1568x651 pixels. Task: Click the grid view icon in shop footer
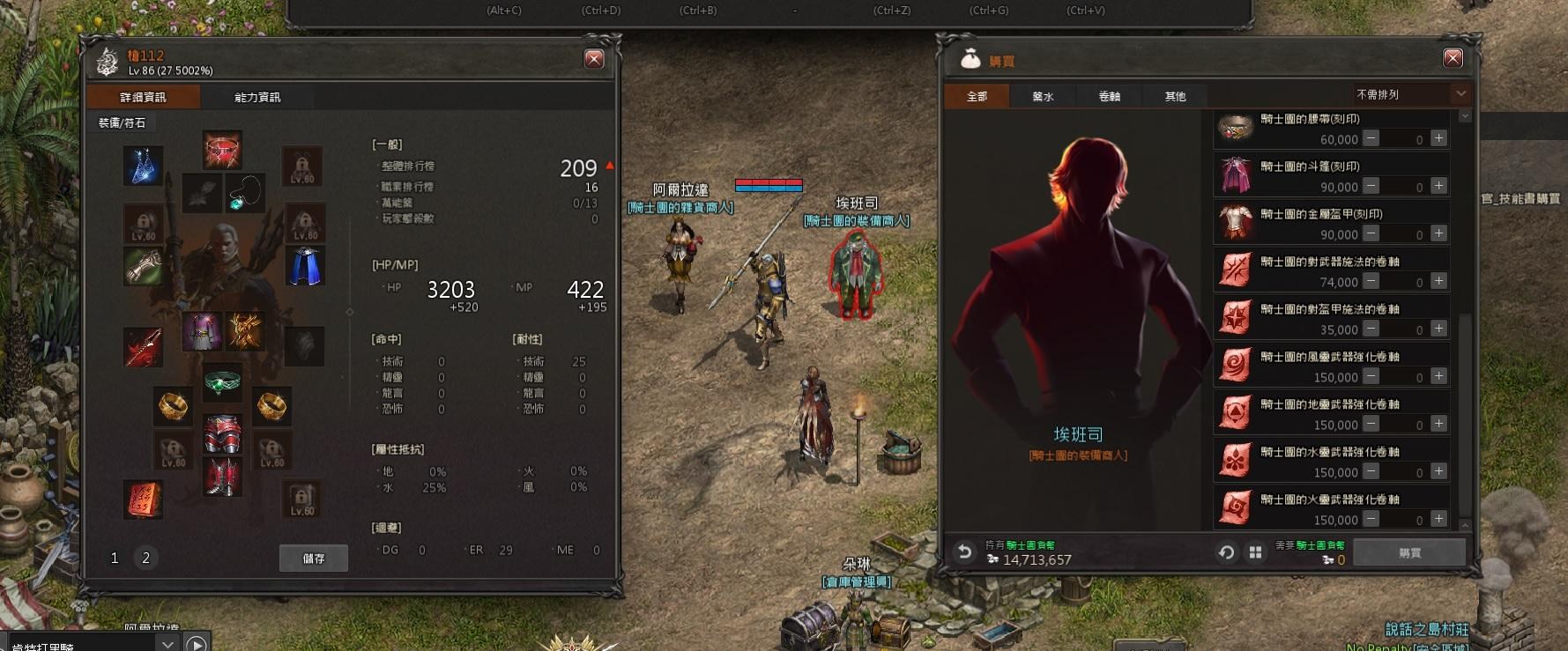[x=1253, y=551]
